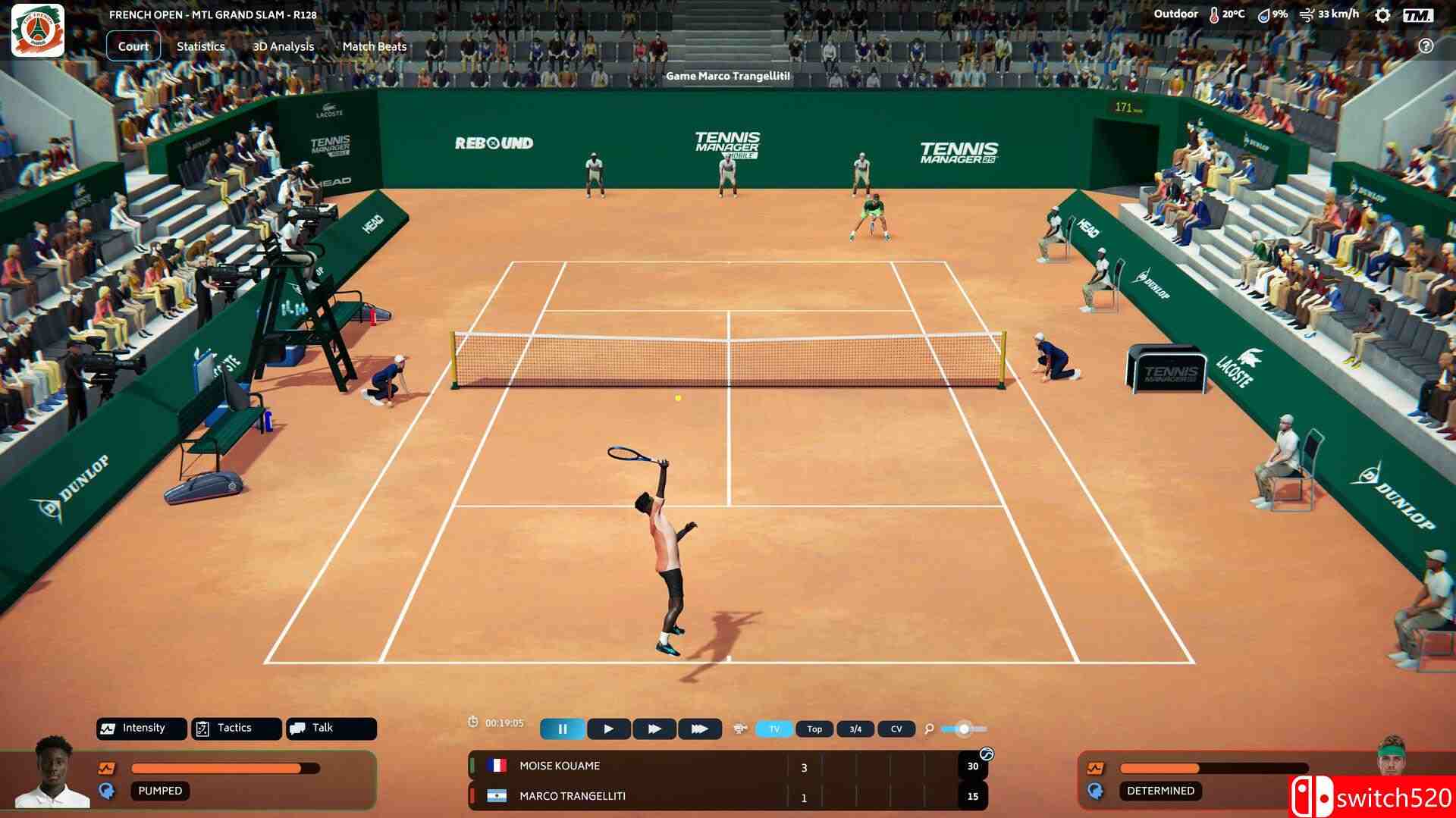Open settings via the gear icon
This screenshot has width=1456, height=818.
(x=1382, y=15)
